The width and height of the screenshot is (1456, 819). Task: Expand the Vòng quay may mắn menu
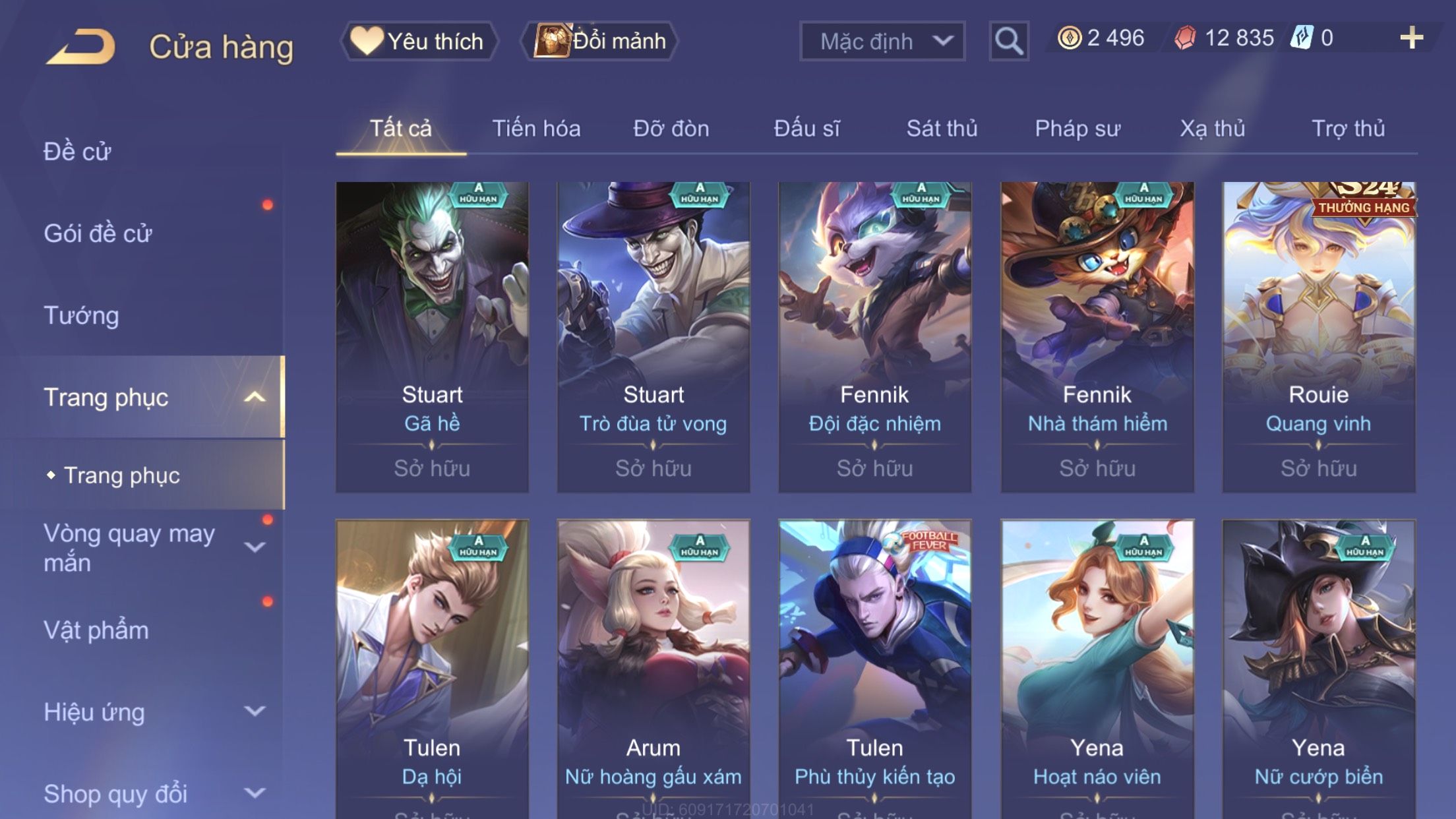[255, 547]
